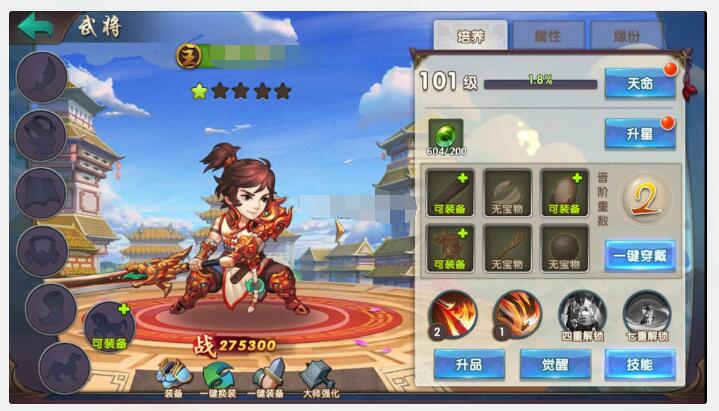Activate the 一键换装 green swap icon
Screen dimensions: 719x411
219,376
